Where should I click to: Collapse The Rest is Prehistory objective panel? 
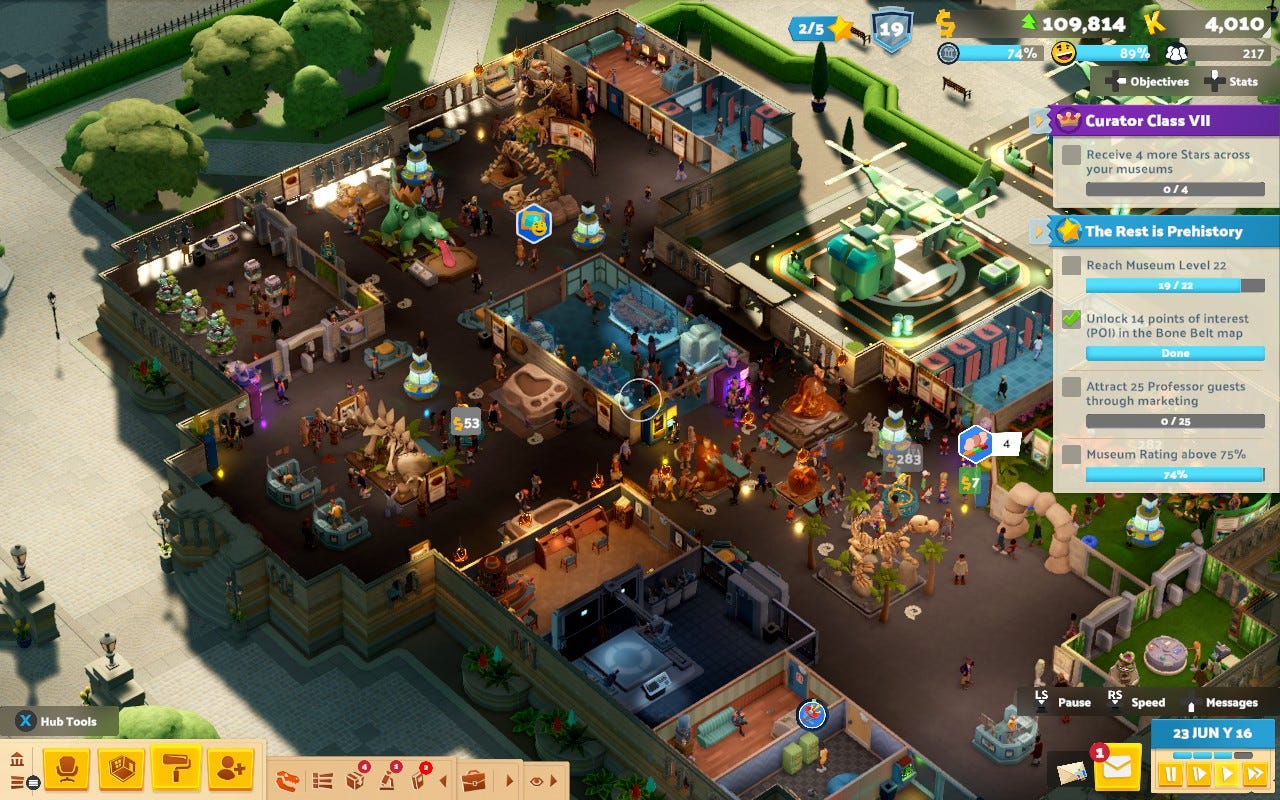pos(1038,231)
